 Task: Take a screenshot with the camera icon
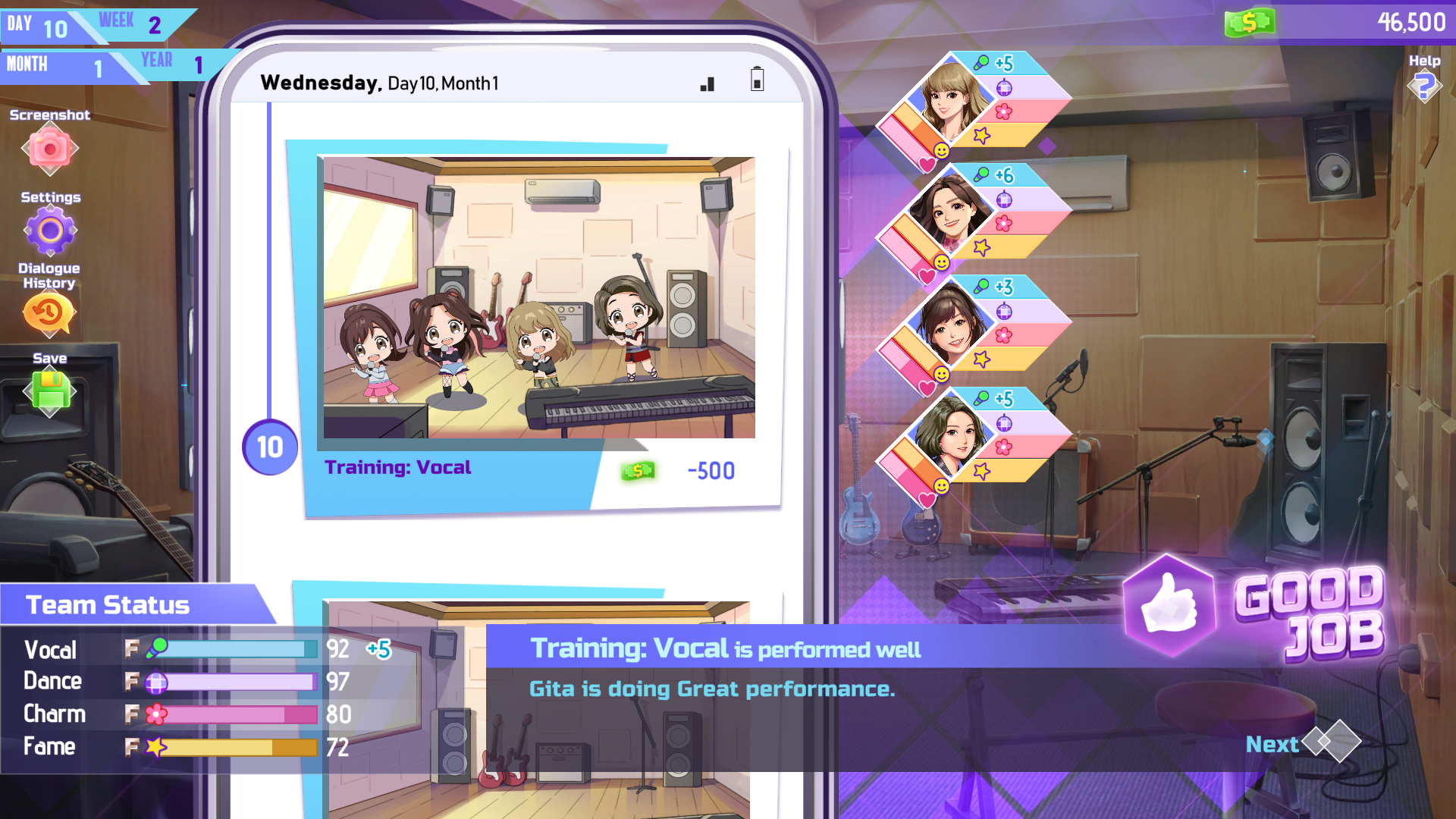tap(49, 149)
